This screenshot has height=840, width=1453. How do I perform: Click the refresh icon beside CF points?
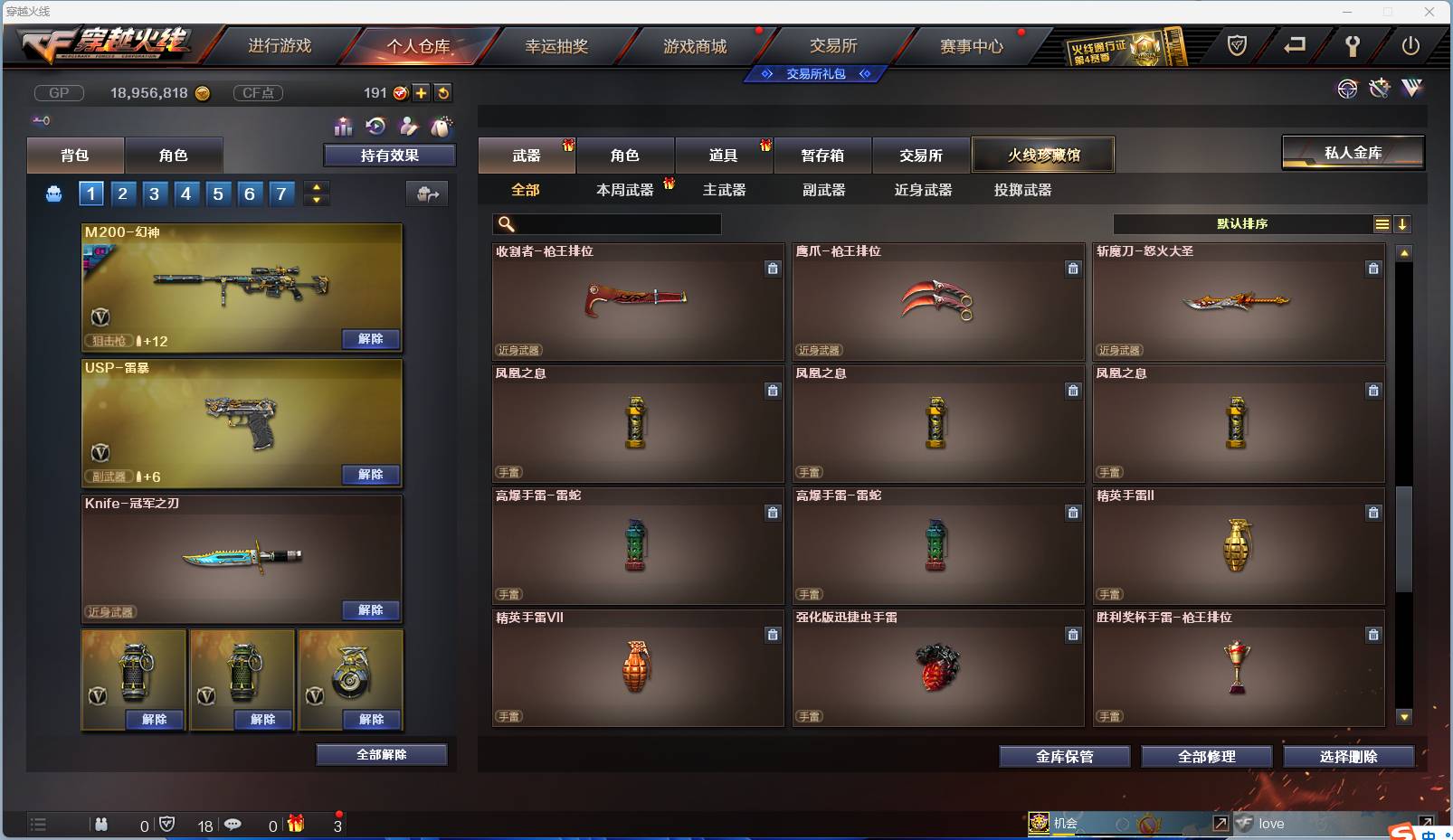point(442,92)
